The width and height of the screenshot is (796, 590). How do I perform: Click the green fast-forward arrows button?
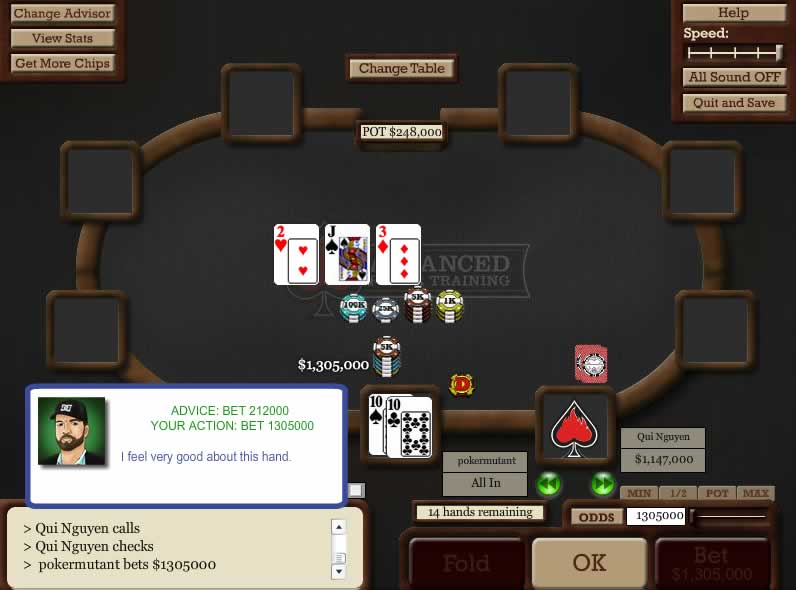(x=602, y=485)
